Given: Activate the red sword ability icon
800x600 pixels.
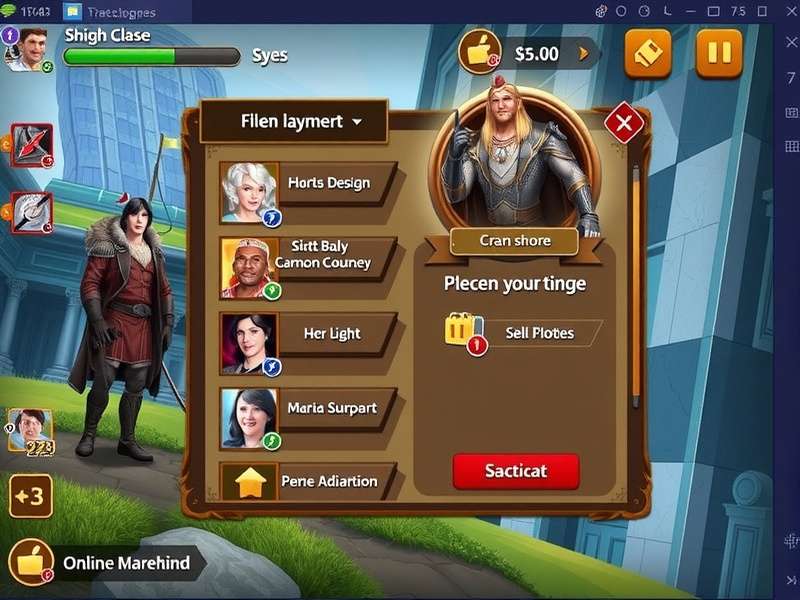Looking at the screenshot, I should pos(31,145).
